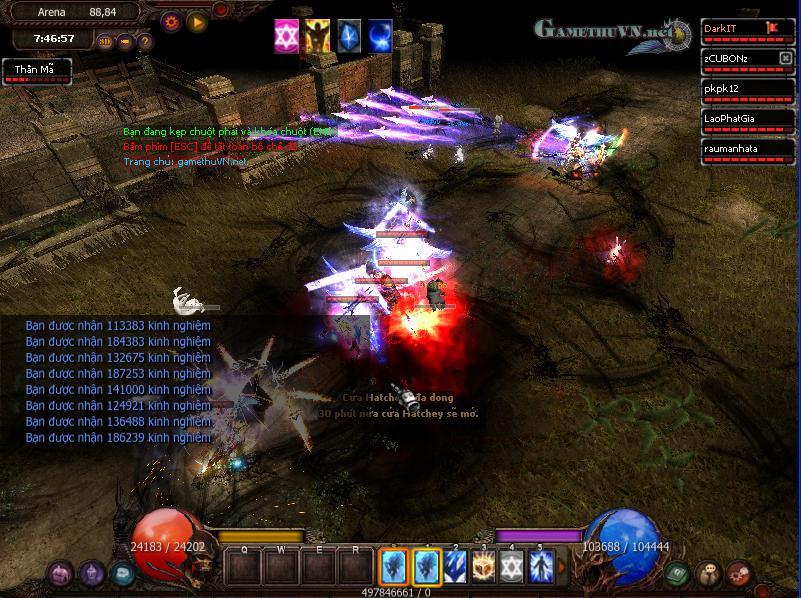Use the golden chest item in slot 3
The image size is (801, 598).
pos(485,567)
